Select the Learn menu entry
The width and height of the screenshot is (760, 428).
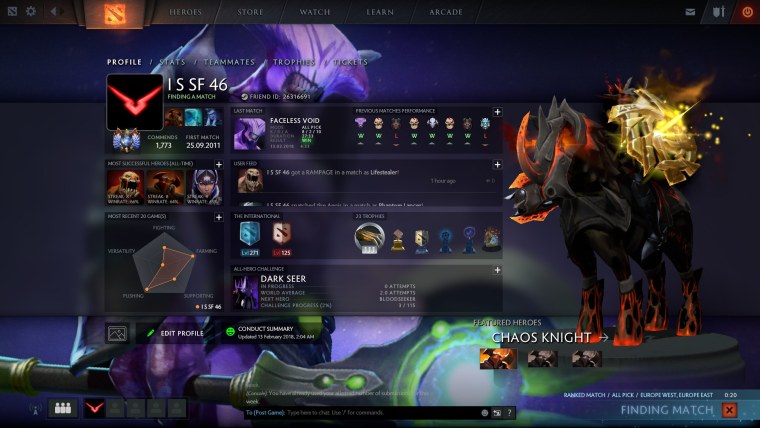point(380,12)
